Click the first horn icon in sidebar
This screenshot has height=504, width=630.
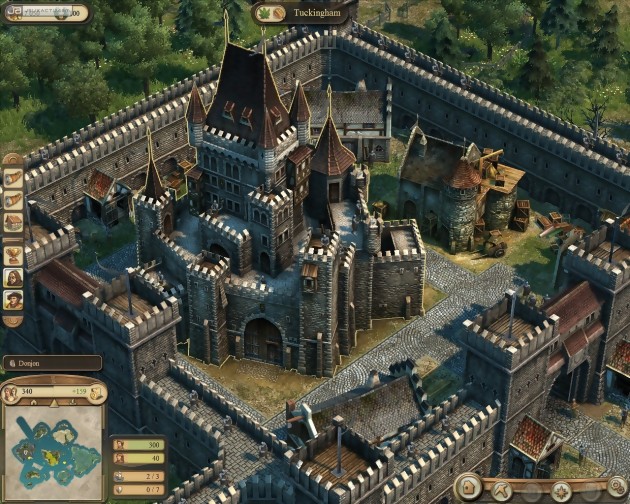tap(13, 177)
